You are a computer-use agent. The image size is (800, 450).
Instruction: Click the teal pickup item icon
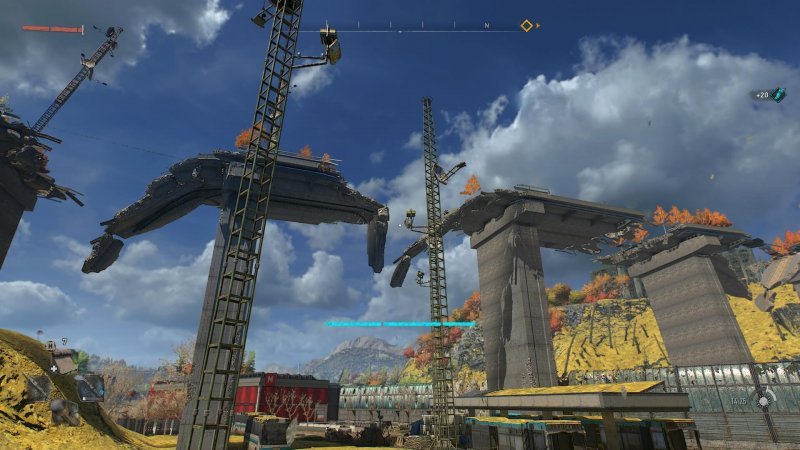tap(779, 95)
